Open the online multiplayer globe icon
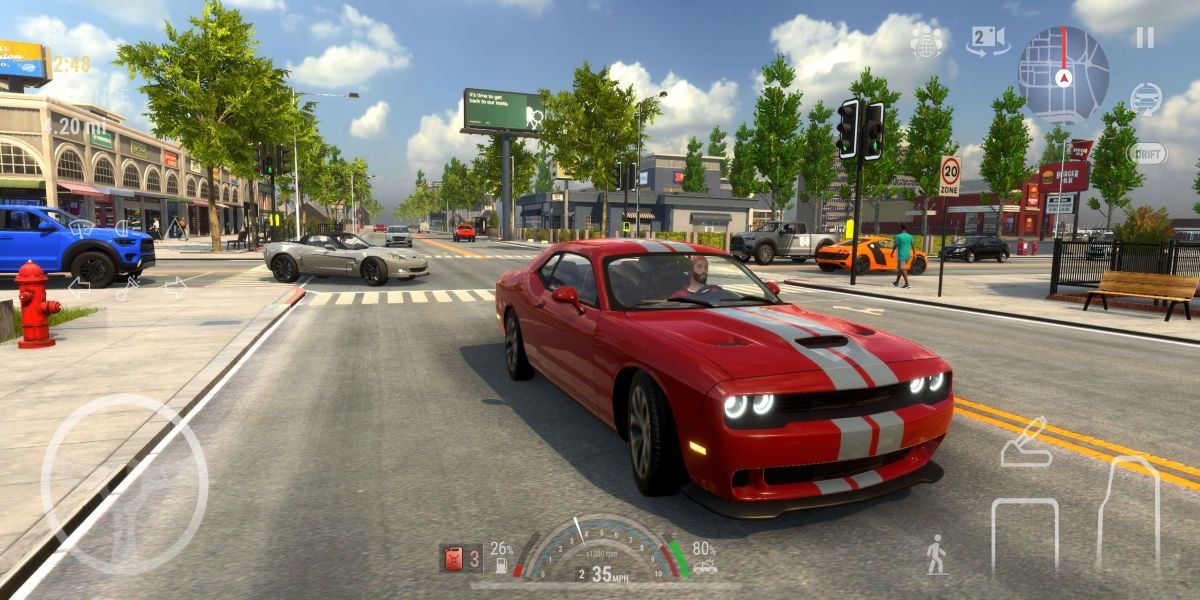The width and height of the screenshot is (1200, 600). 927,42
